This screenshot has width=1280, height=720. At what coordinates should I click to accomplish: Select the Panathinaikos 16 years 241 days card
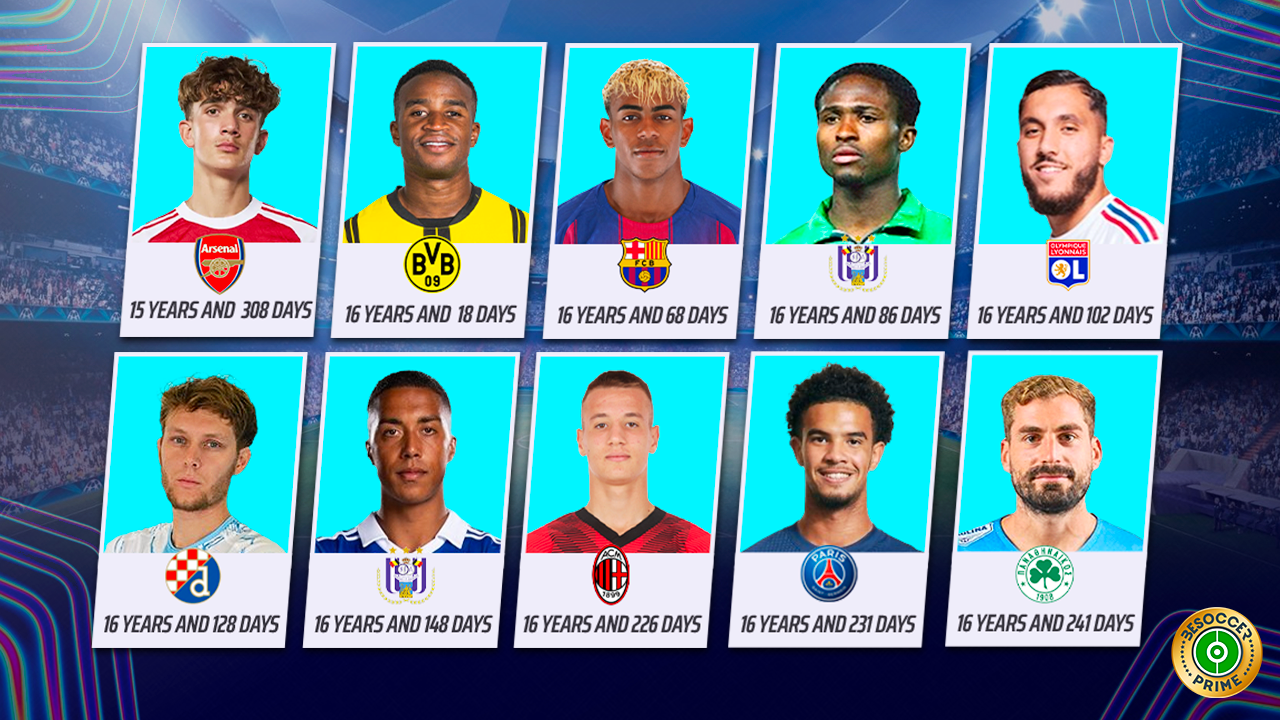[1050, 498]
